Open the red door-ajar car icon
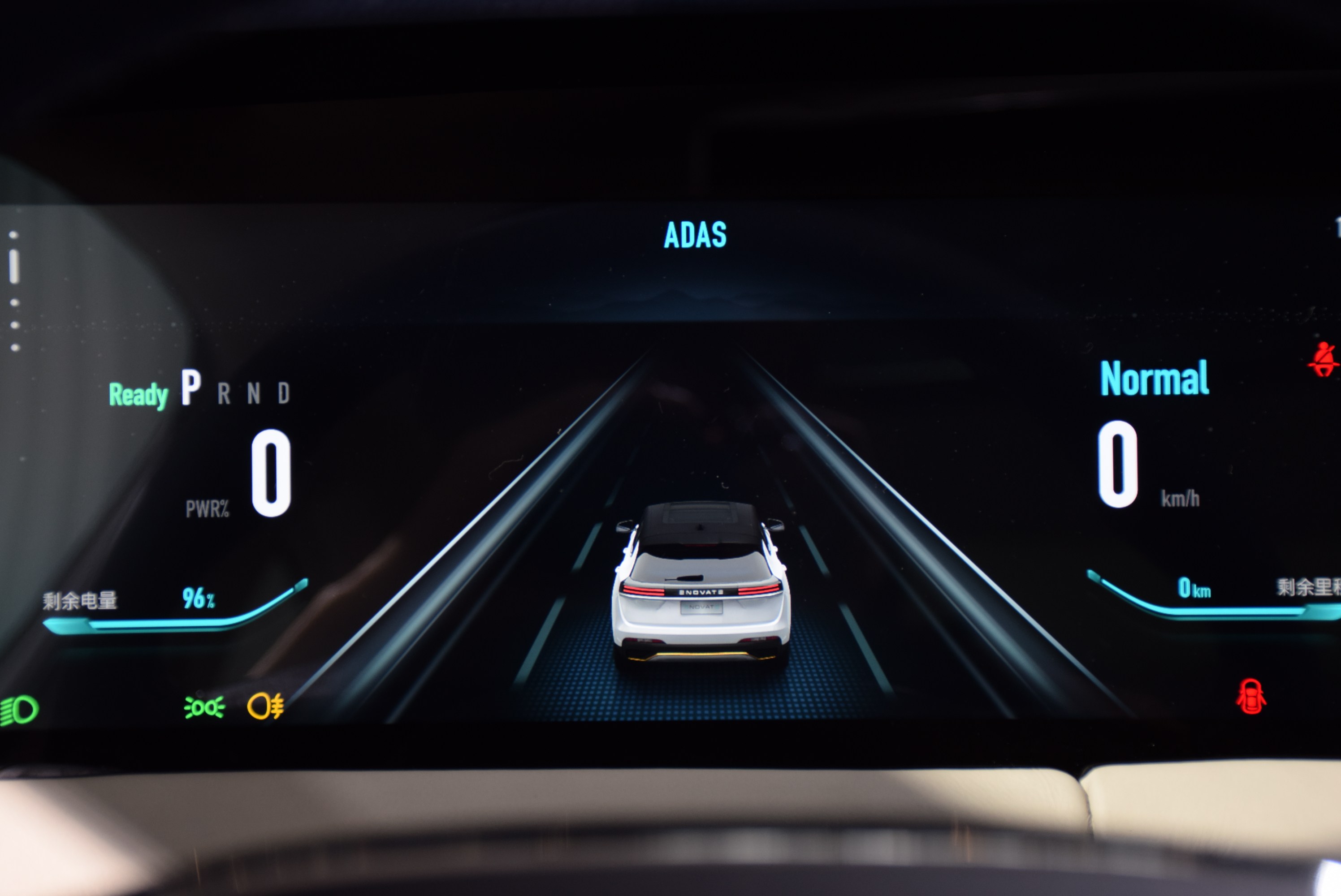The width and height of the screenshot is (1341, 896). 1250,697
